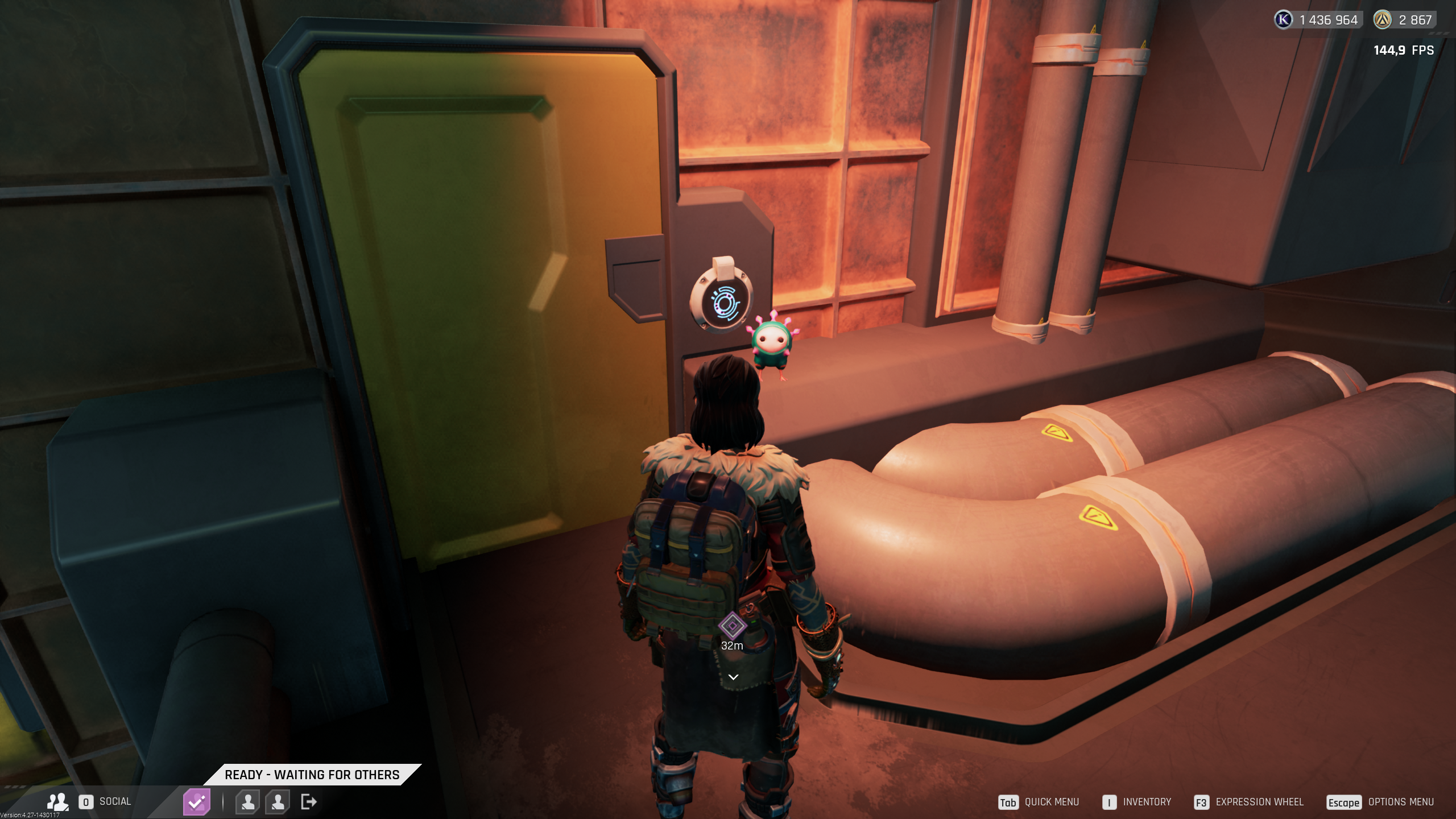Open the Inventory from the bottom bar

coord(1147,802)
